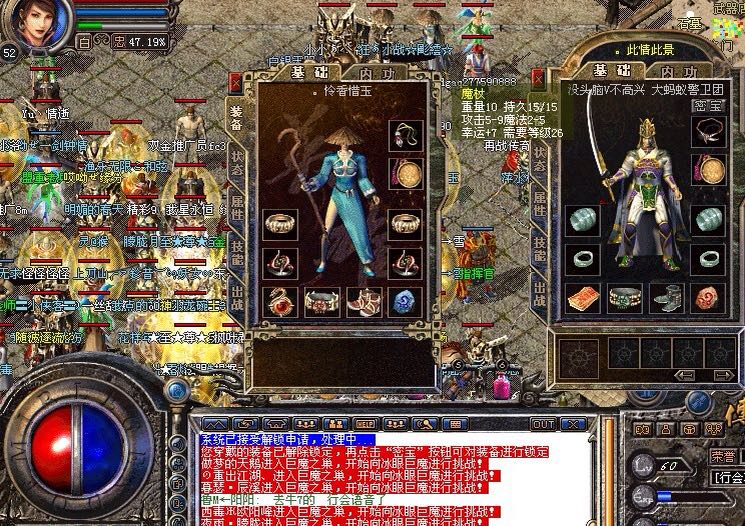Image resolution: width=745 pixels, height=526 pixels.
Task: Open 状态 side tab on left panel
Action: point(236,162)
